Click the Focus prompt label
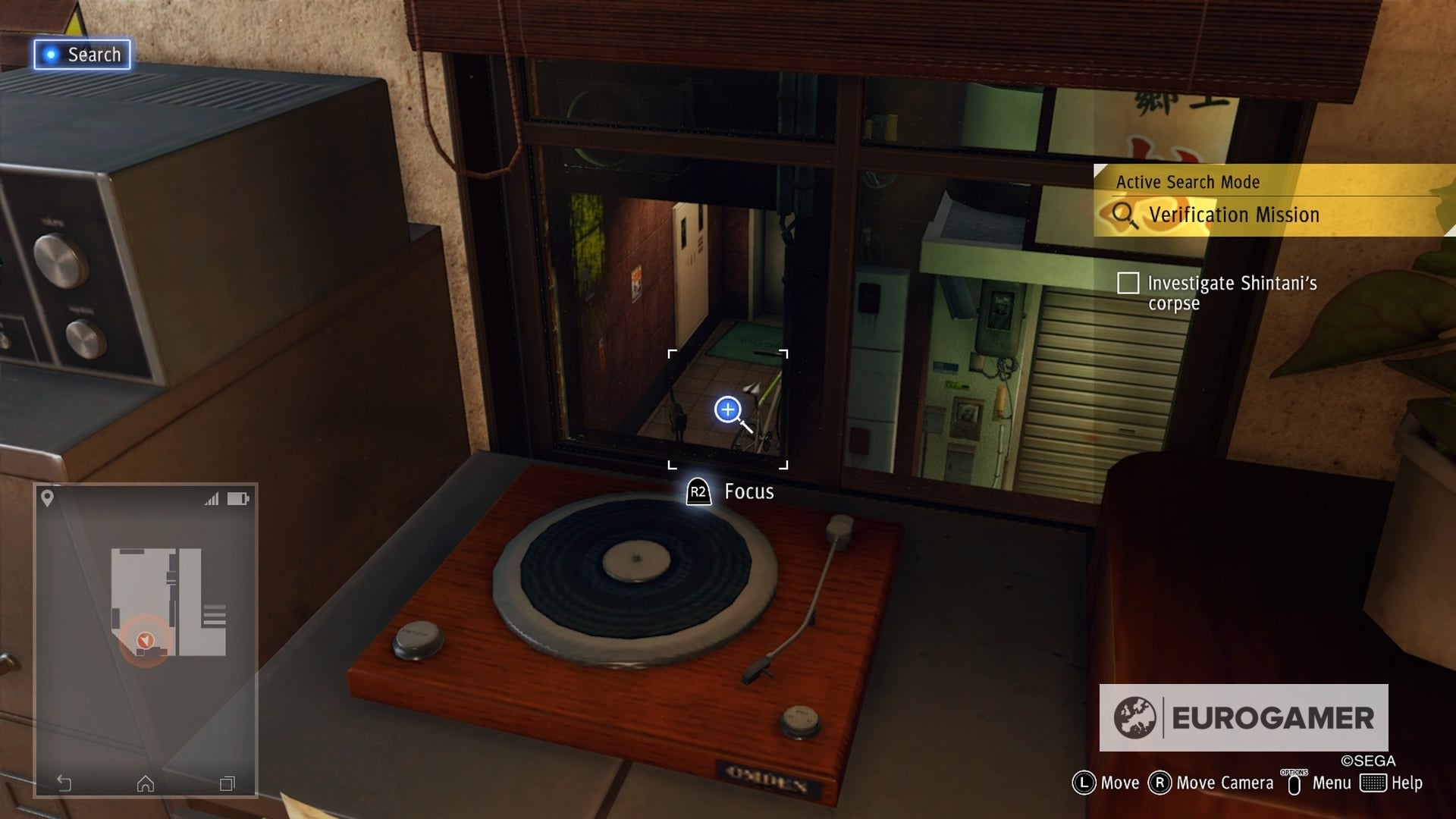Image resolution: width=1456 pixels, height=819 pixels. tap(748, 491)
